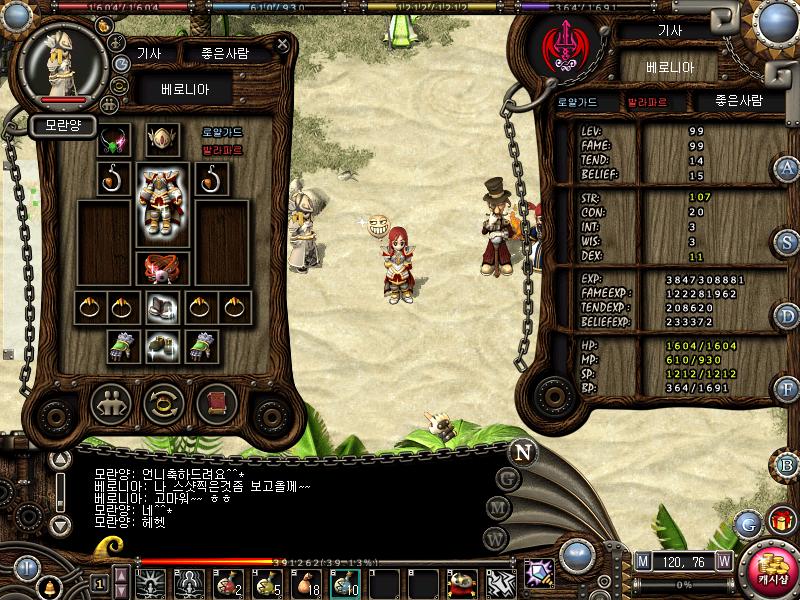Viewport: 800px width, 600px height.
Task: Click the two-figures button in equipment panel
Action: coord(111,404)
